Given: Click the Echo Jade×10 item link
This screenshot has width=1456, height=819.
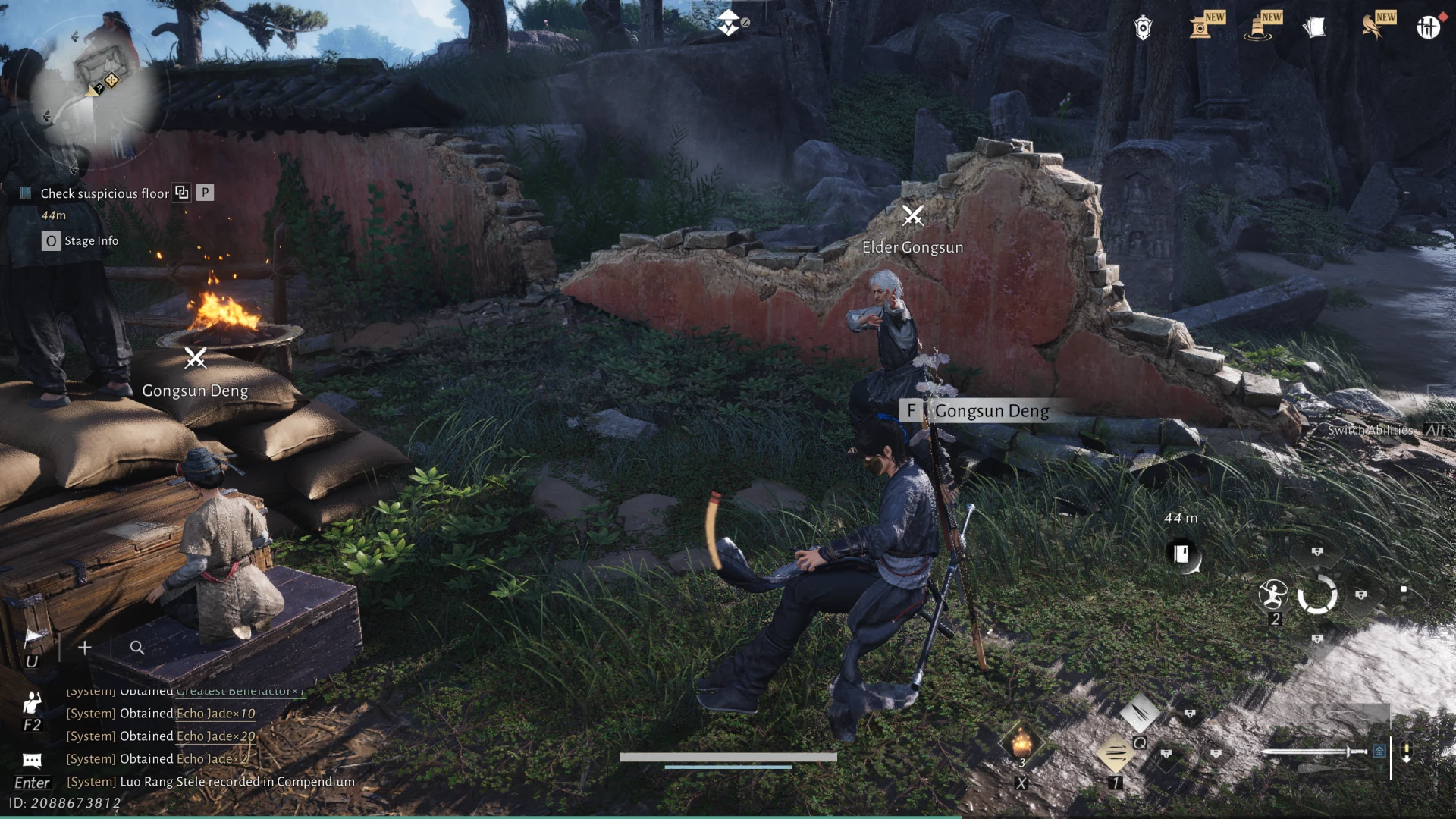Looking at the screenshot, I should coord(215,714).
